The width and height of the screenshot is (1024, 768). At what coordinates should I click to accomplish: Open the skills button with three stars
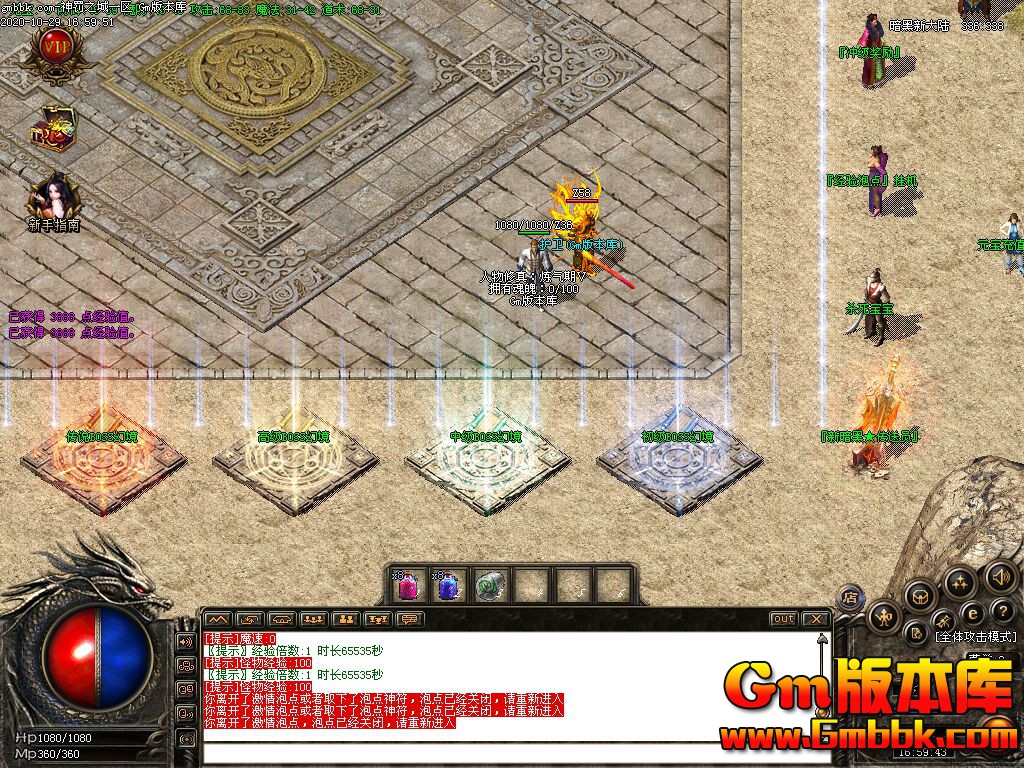coord(959,583)
